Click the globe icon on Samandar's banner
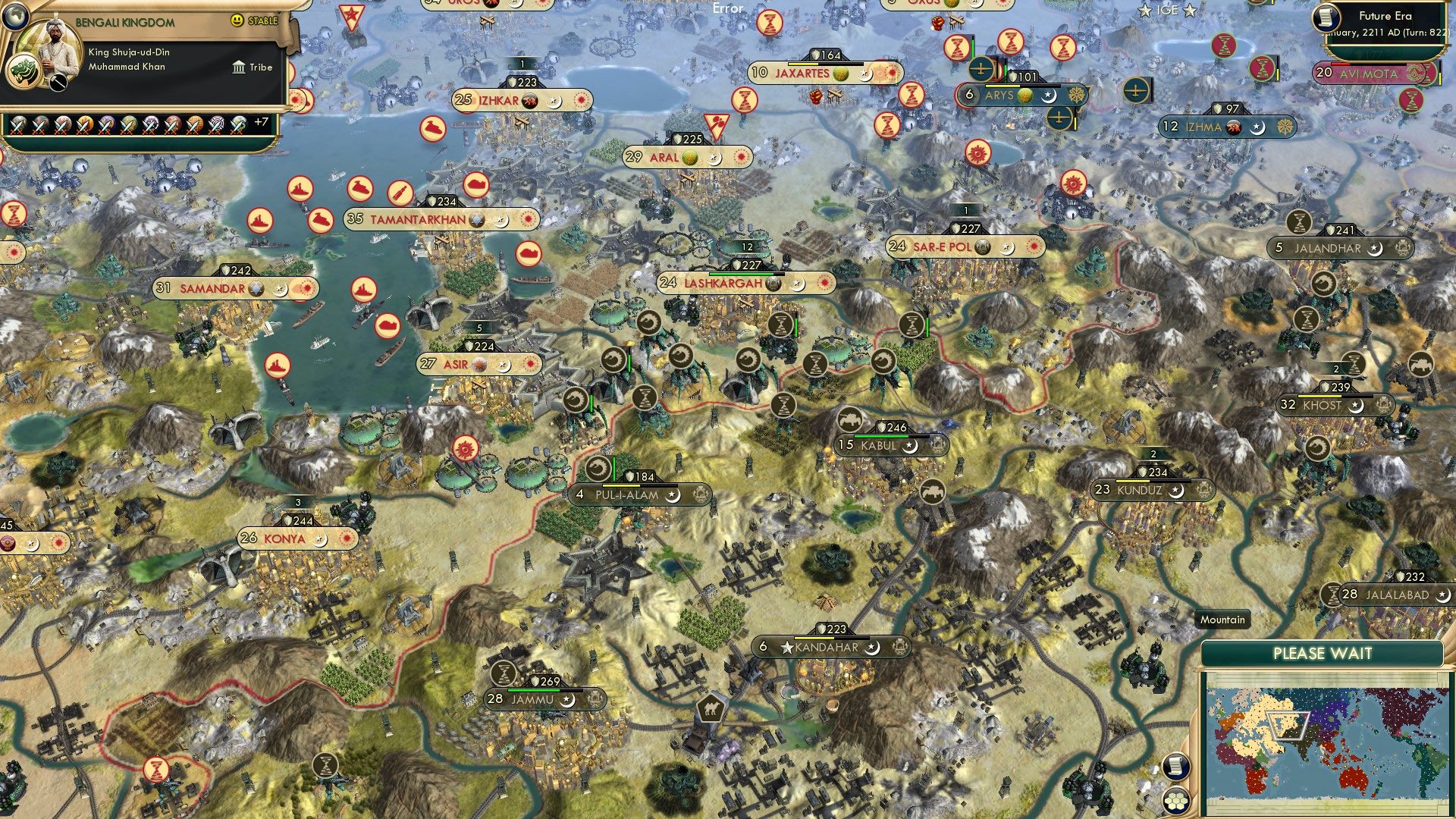The image size is (1456, 819). tap(256, 288)
